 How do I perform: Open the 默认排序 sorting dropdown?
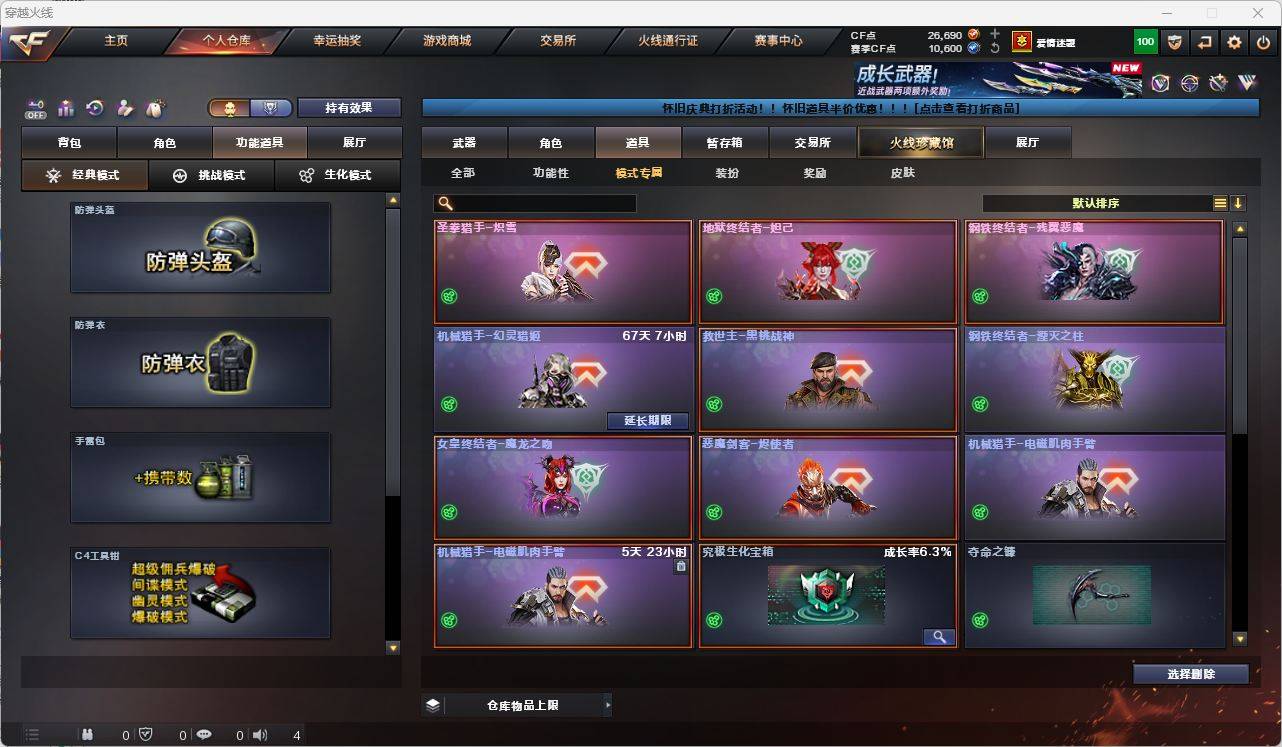coord(1096,203)
